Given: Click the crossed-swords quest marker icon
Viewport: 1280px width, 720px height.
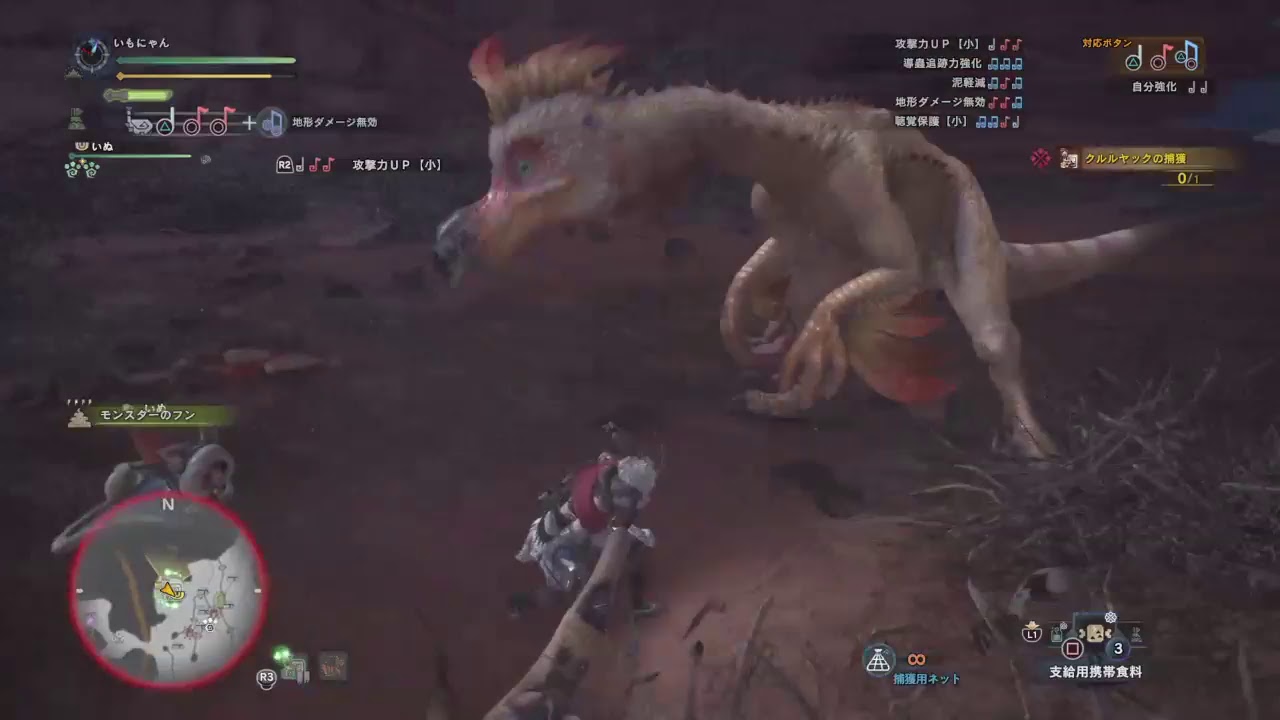Looking at the screenshot, I should click(1039, 157).
